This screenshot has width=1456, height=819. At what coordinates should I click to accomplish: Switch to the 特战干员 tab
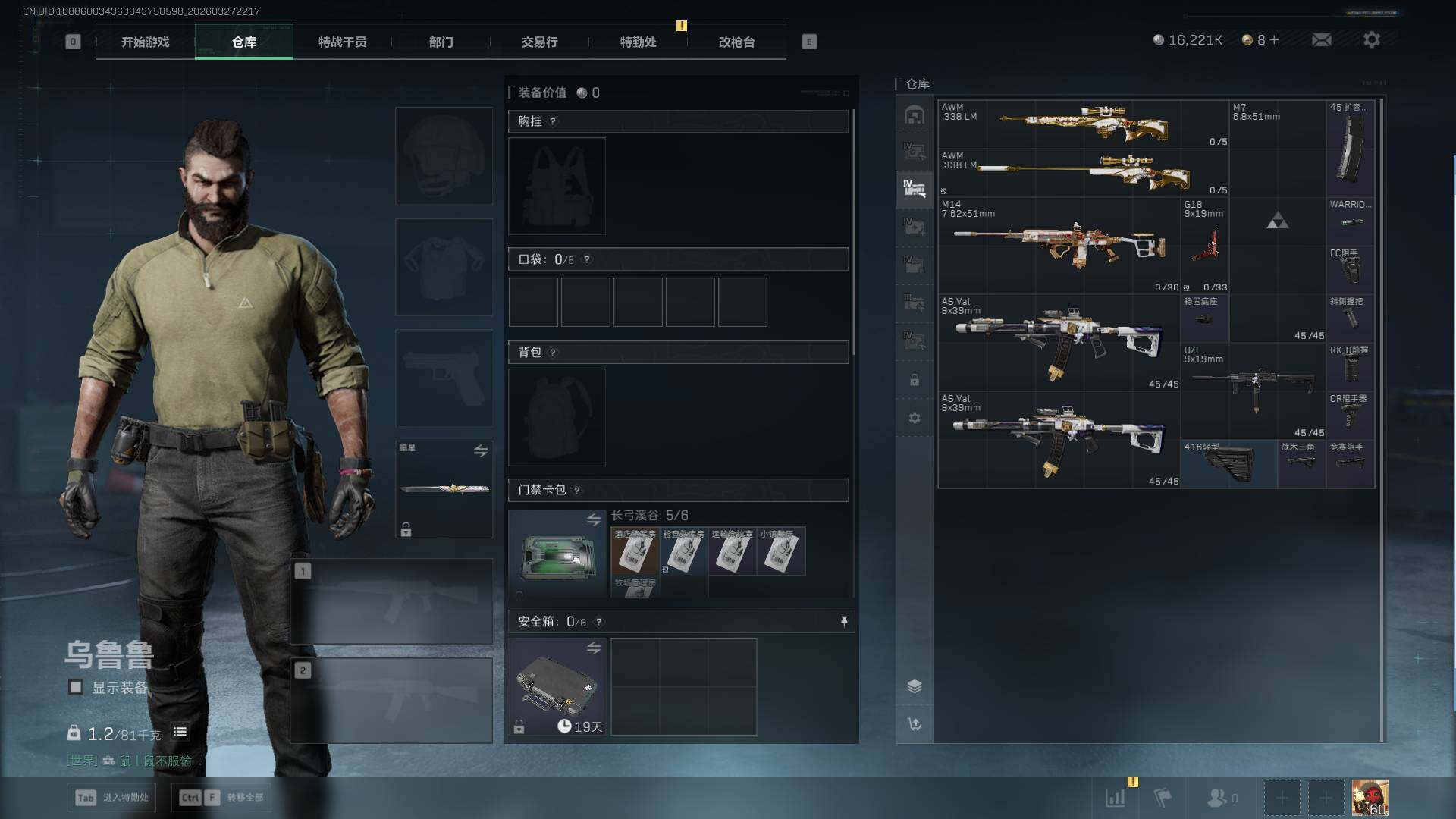[x=342, y=42]
